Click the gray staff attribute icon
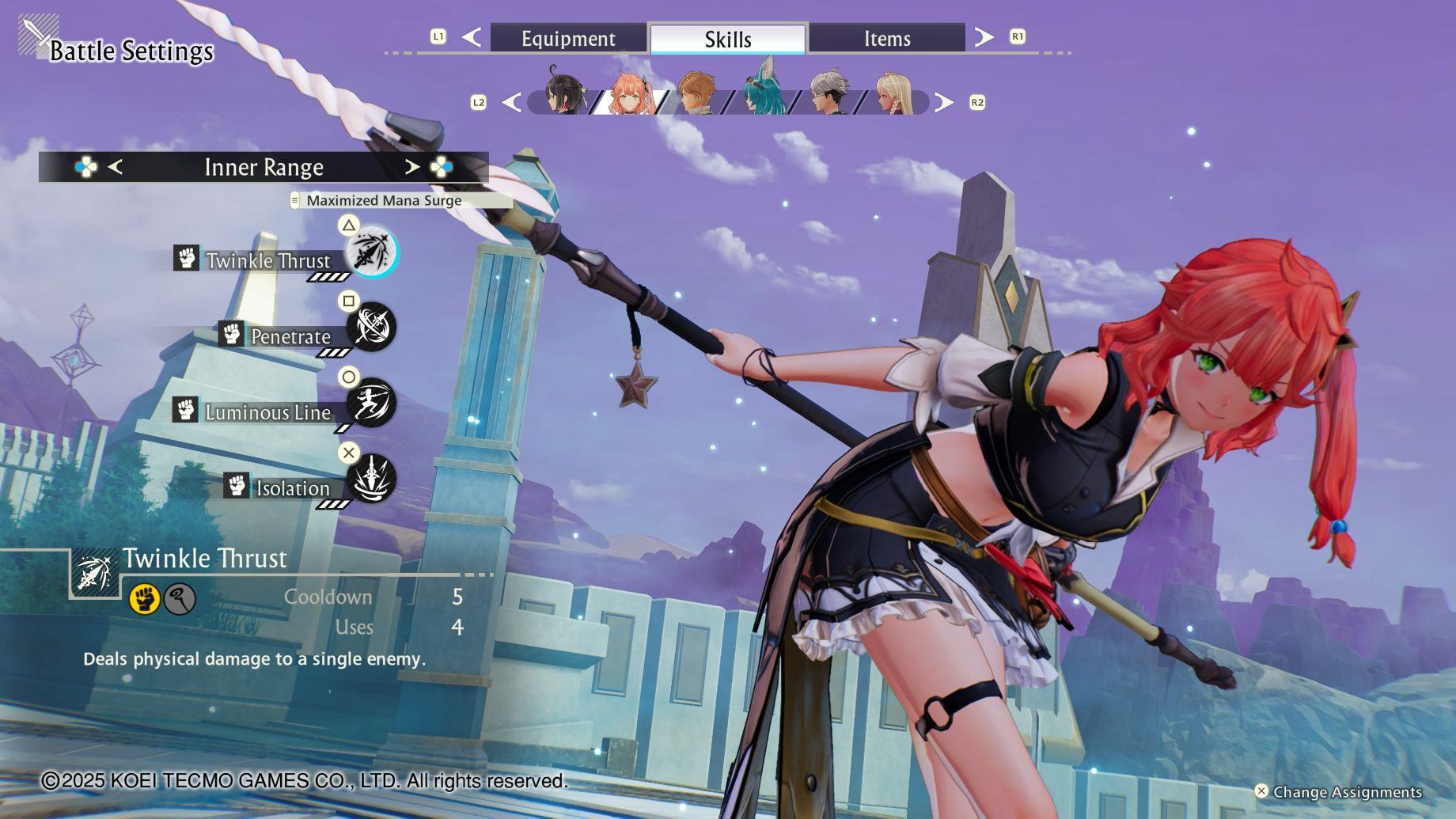Screen dimensions: 1456x819 pyautogui.click(x=180, y=599)
